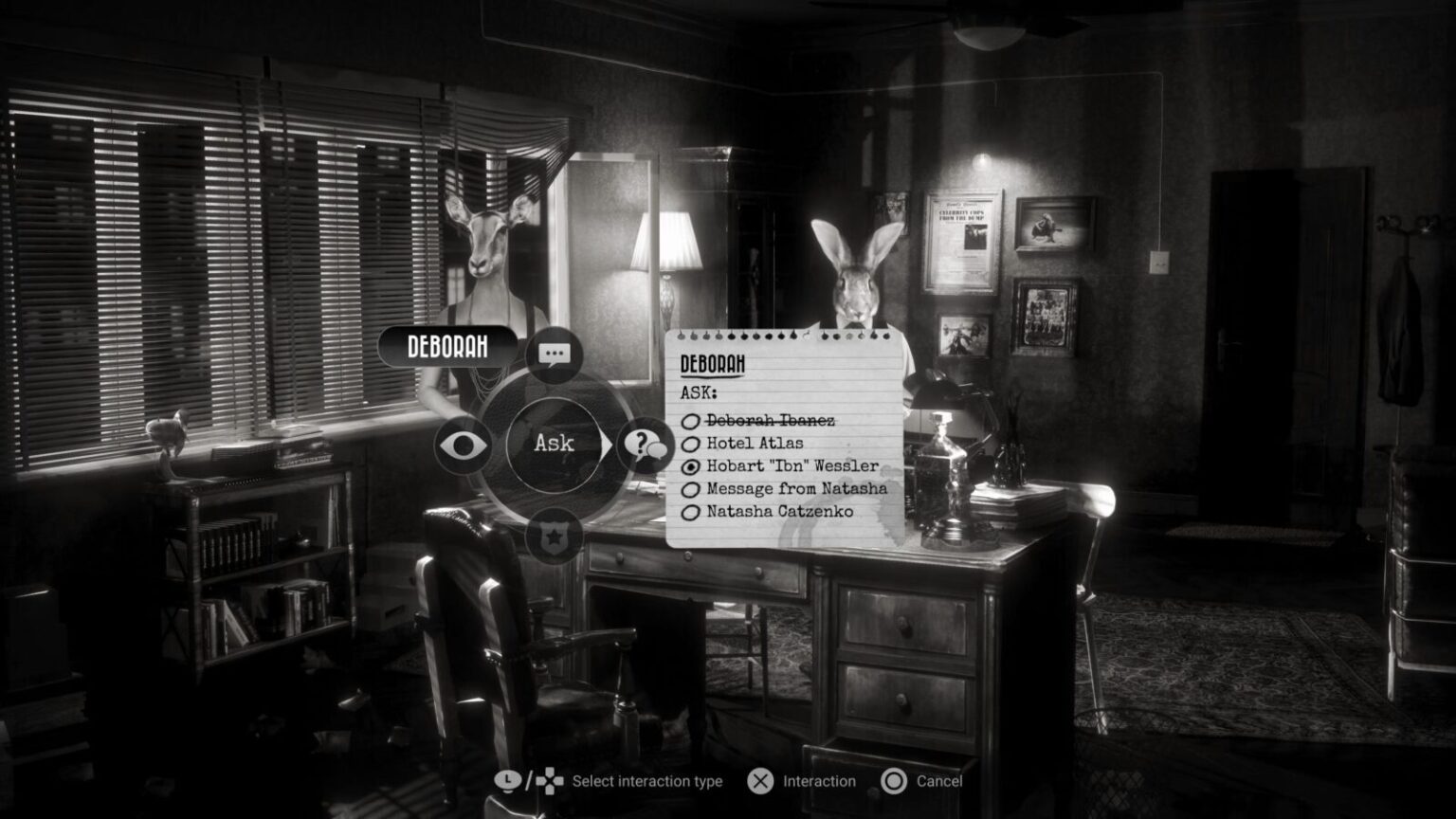The width and height of the screenshot is (1456, 819).
Task: Pick the Message from Natasha topic
Action: point(794,488)
